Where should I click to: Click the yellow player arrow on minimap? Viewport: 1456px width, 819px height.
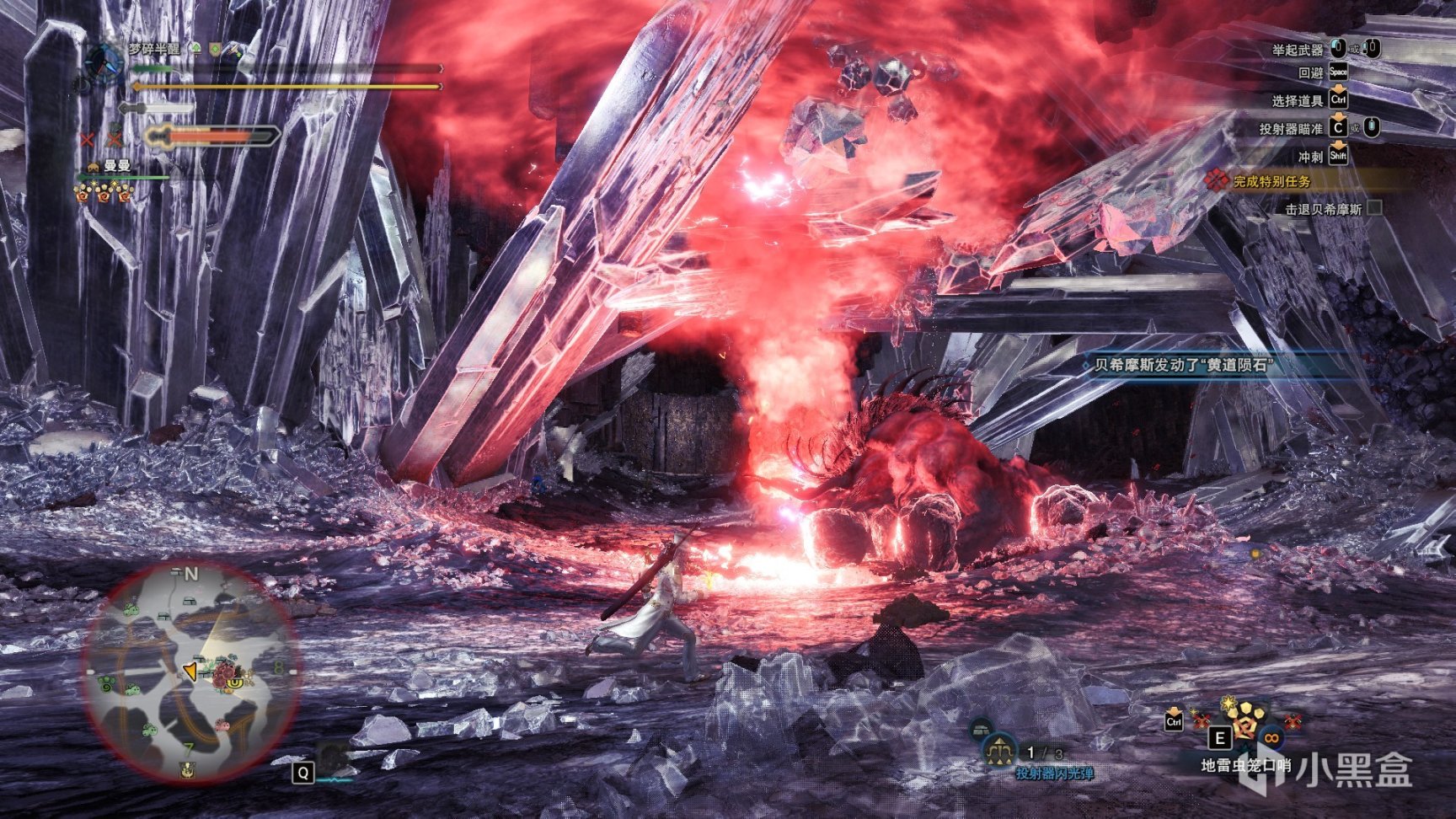coord(190,671)
